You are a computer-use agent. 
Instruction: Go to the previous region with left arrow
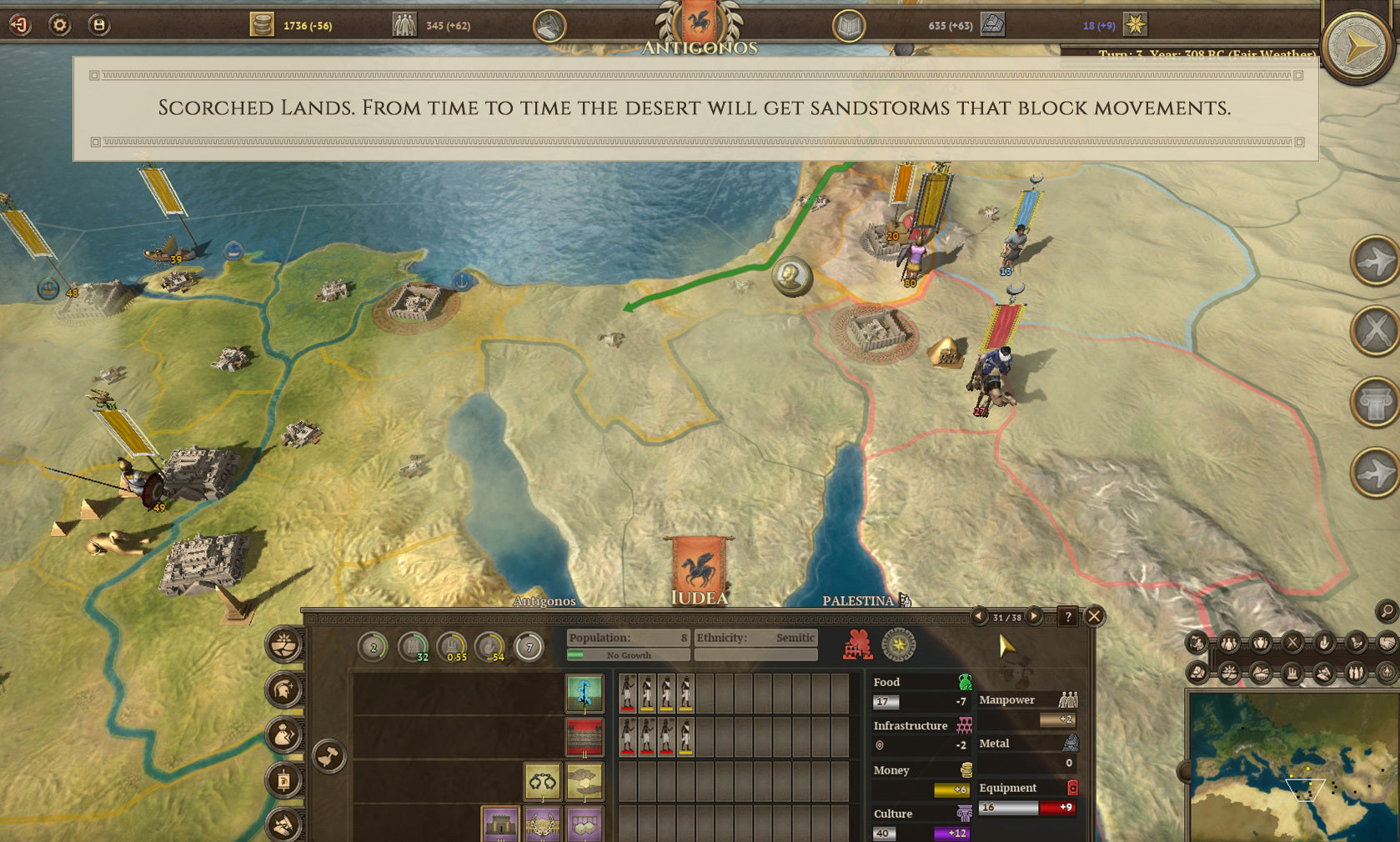point(979,616)
